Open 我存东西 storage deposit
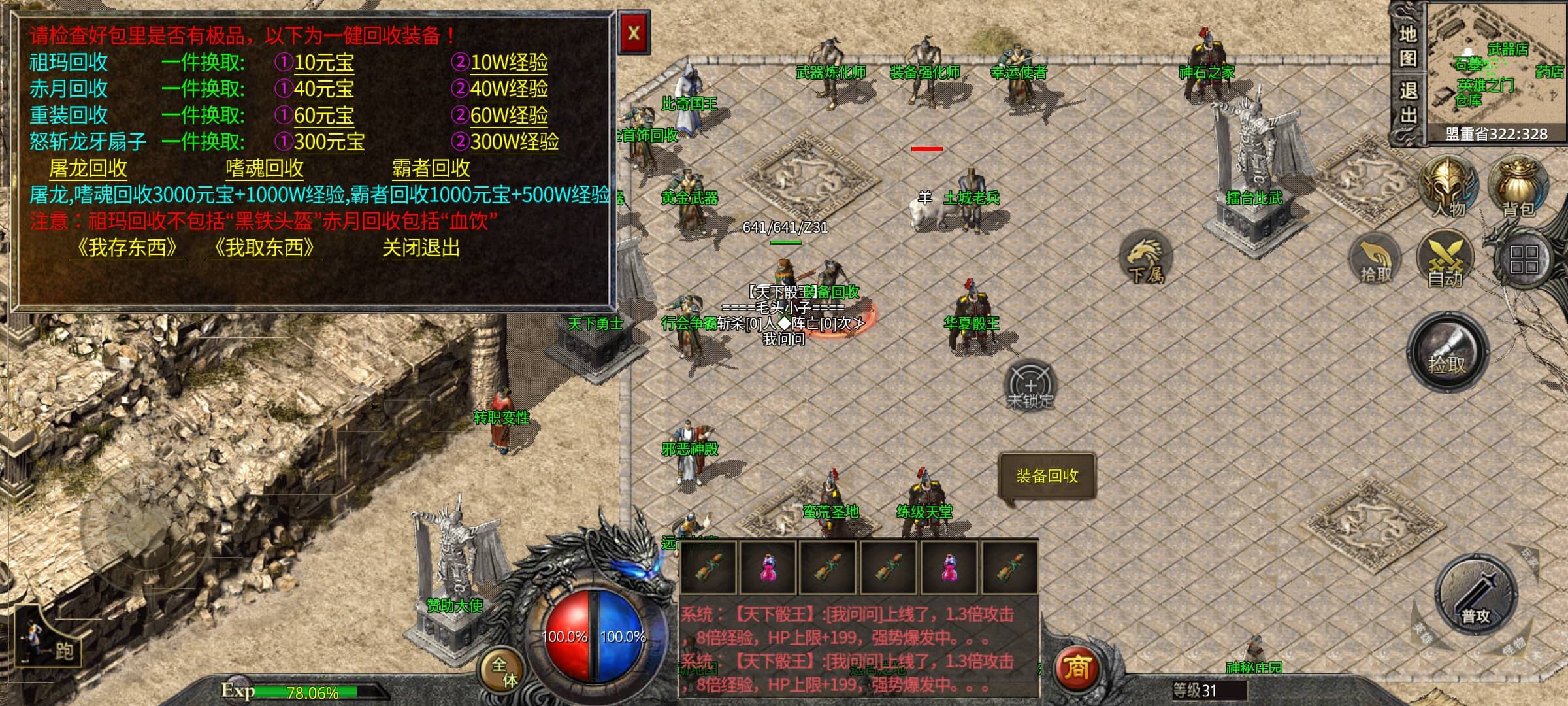This screenshot has width=1568, height=706. pos(127,248)
